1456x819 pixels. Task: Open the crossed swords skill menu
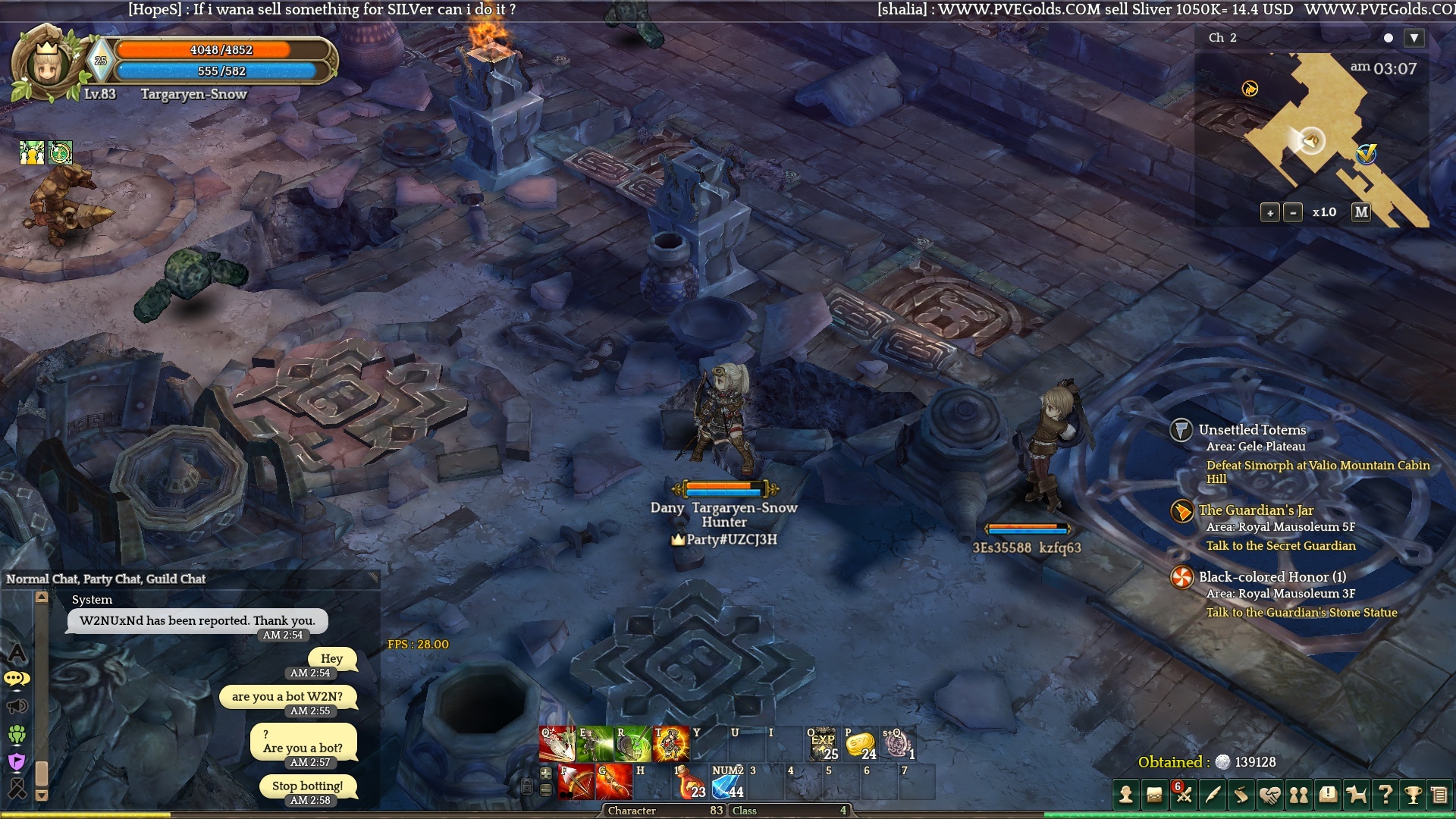pos(1184,795)
